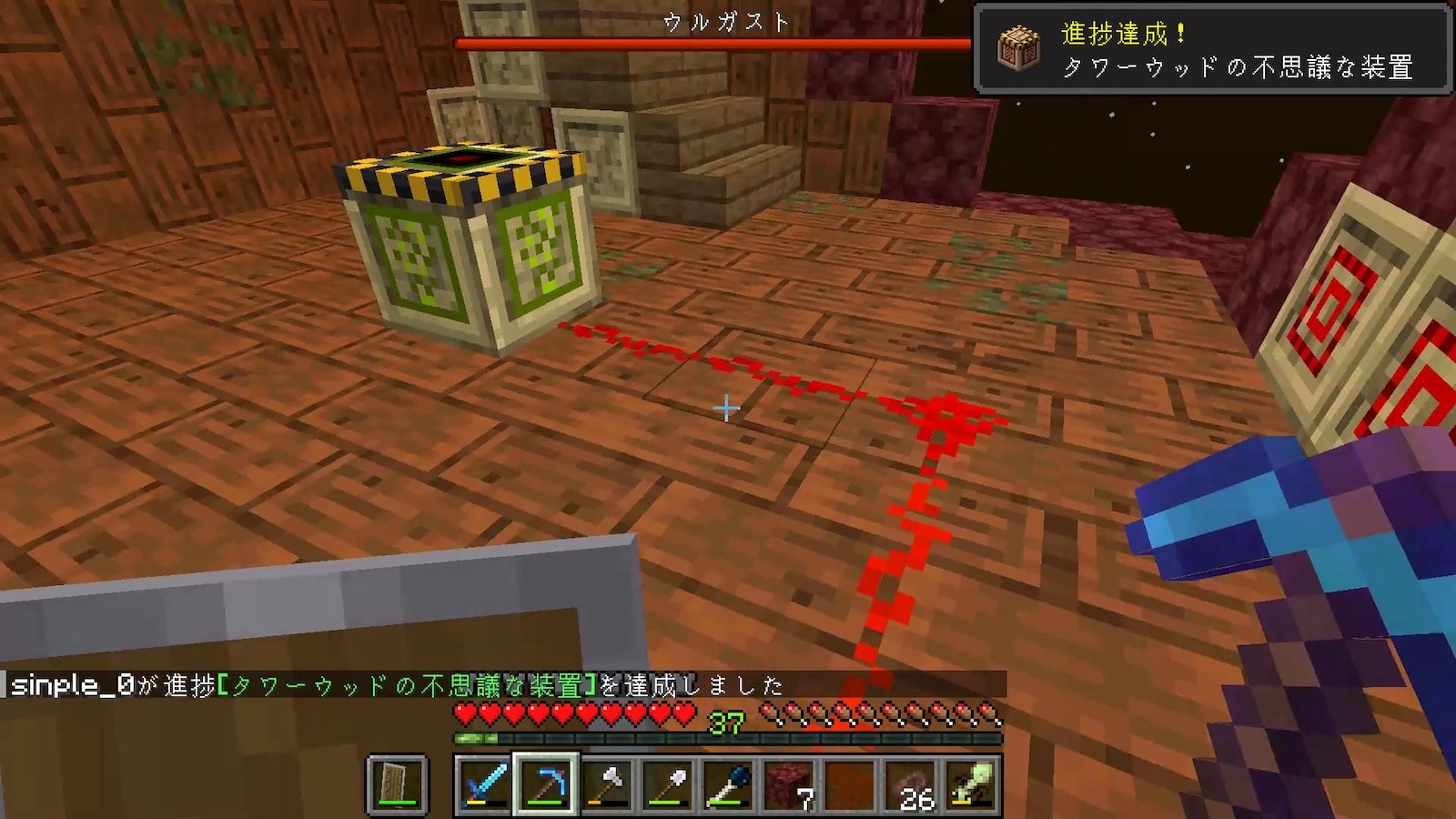The image size is (1456, 819).
Task: Choose the item stack of 26
Action: [911, 784]
